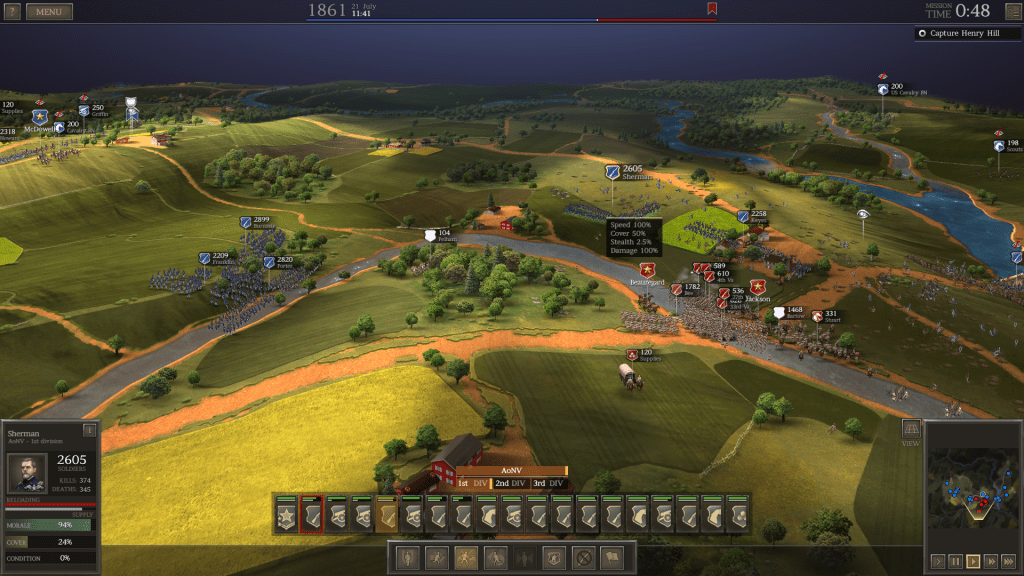Open the log icon beside the mission timer
Viewport: 1024px width, 576px height.
(1012, 11)
